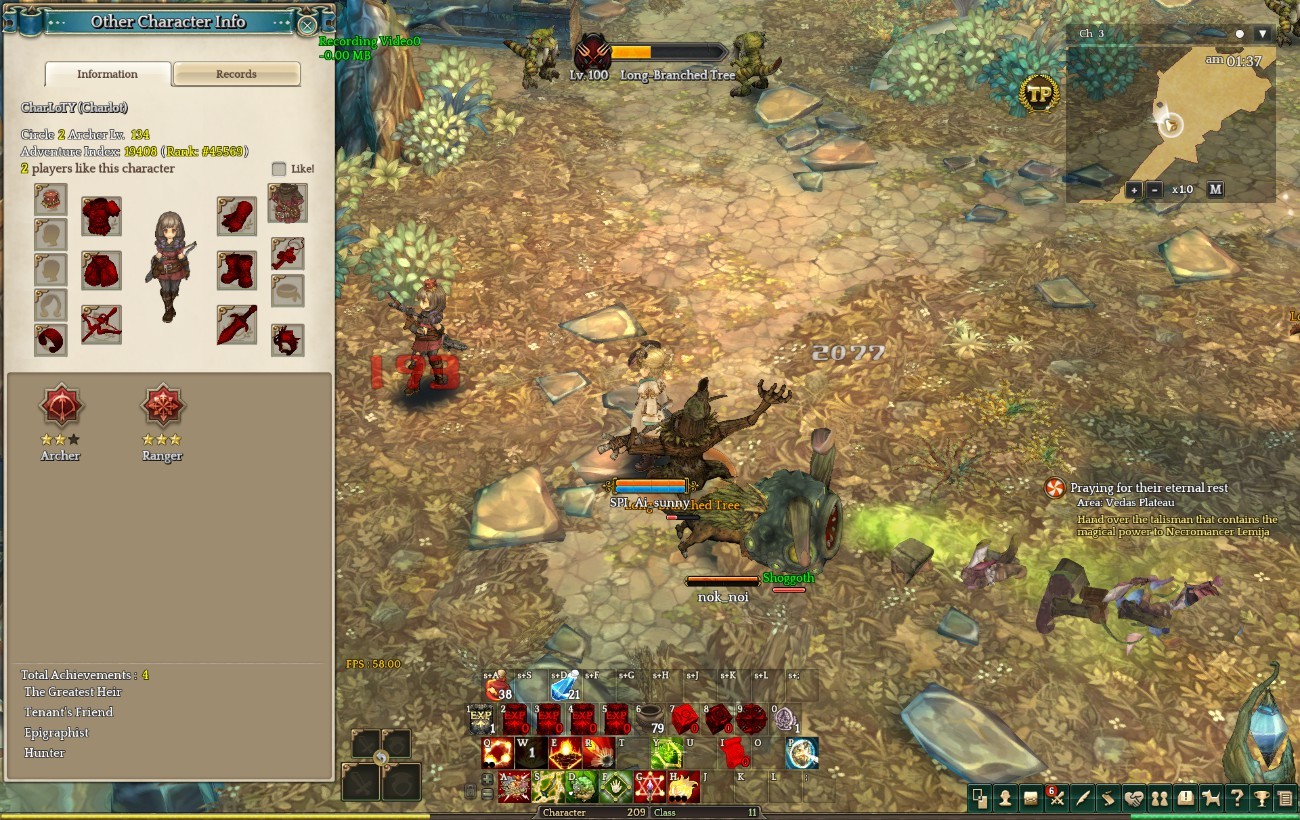Use the red HP potion in quickslot
1300x820 pixels.
click(496, 690)
